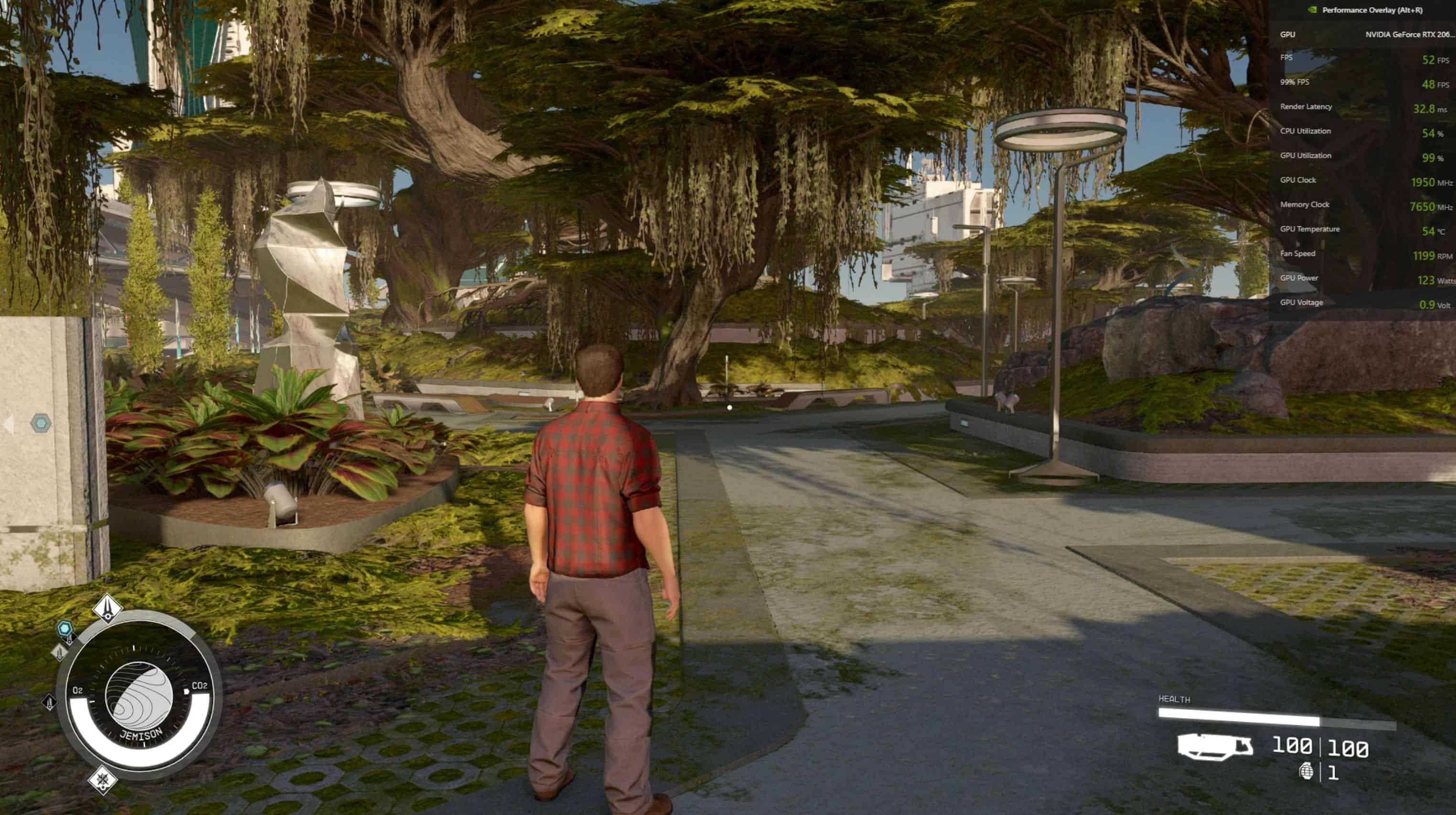Click the white diamond marker atop the compass

coord(107,608)
